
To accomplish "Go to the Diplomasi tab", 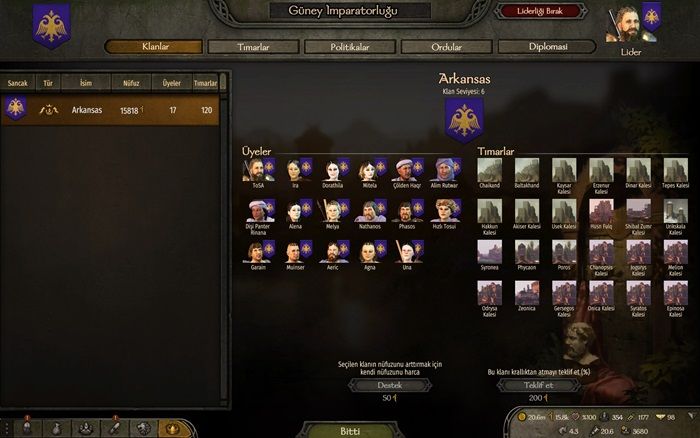I will [x=541, y=47].
